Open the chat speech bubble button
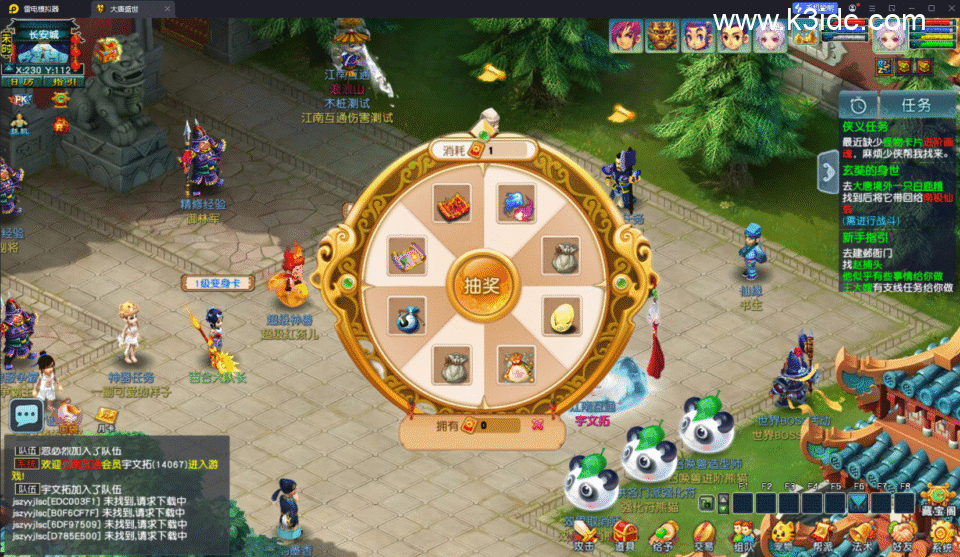Screen dimensions: 960x557 coord(27,414)
